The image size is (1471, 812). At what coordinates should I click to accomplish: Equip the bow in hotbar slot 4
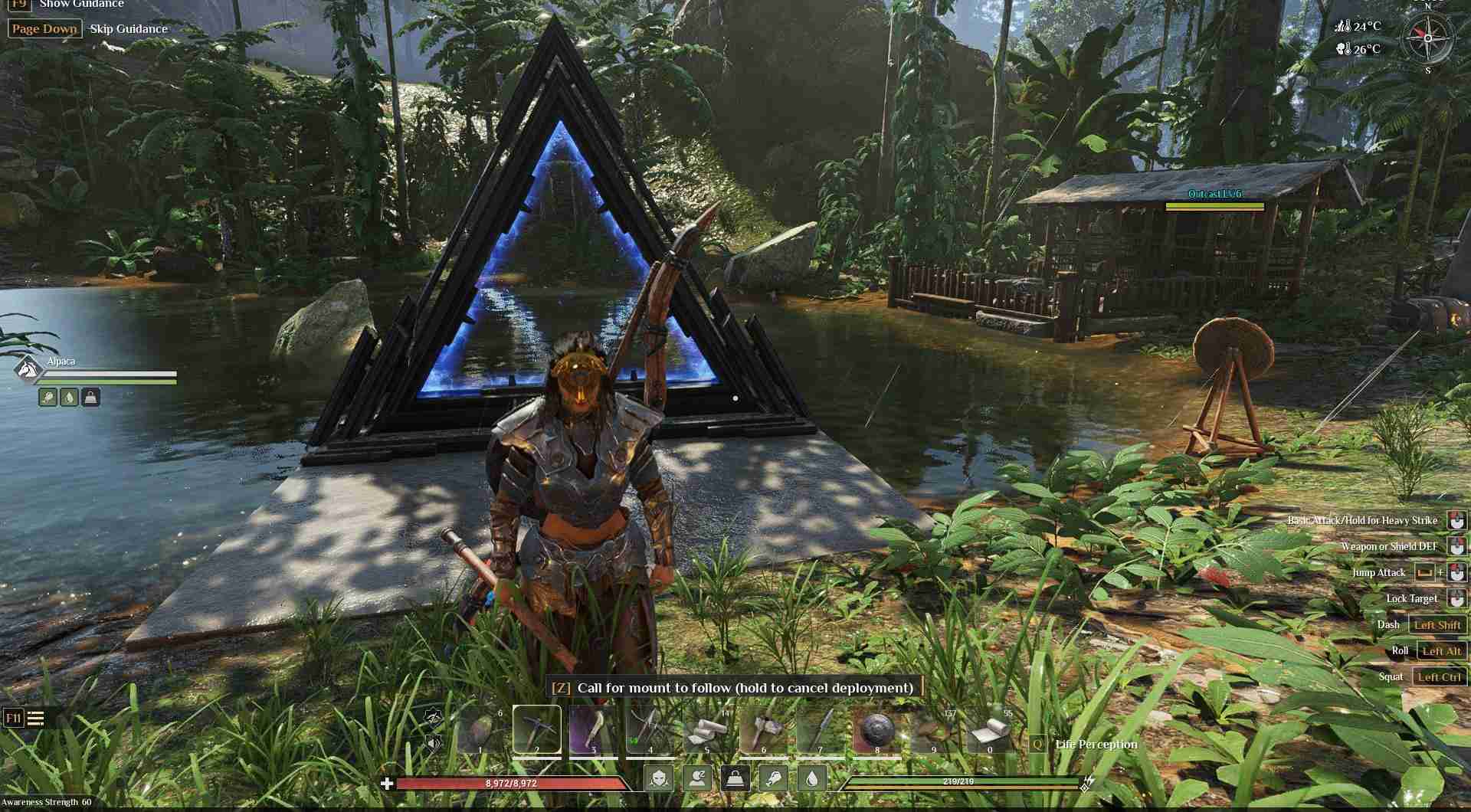(649, 731)
